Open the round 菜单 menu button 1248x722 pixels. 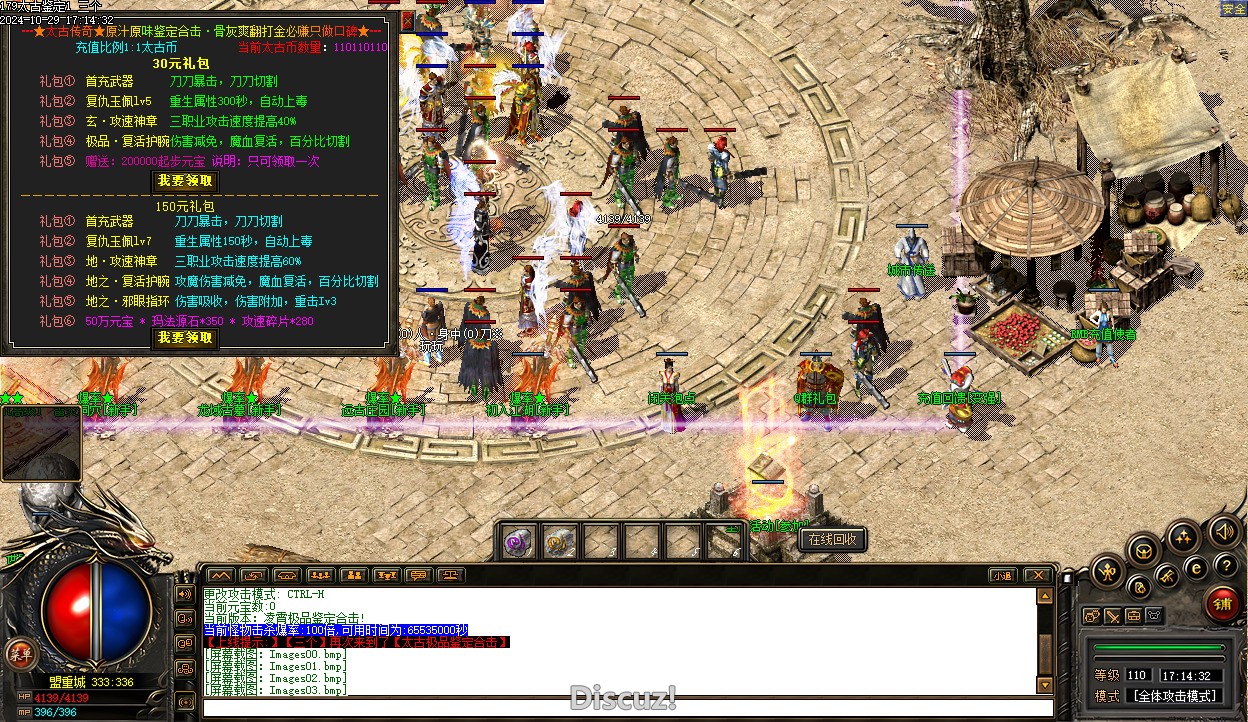click(17, 654)
